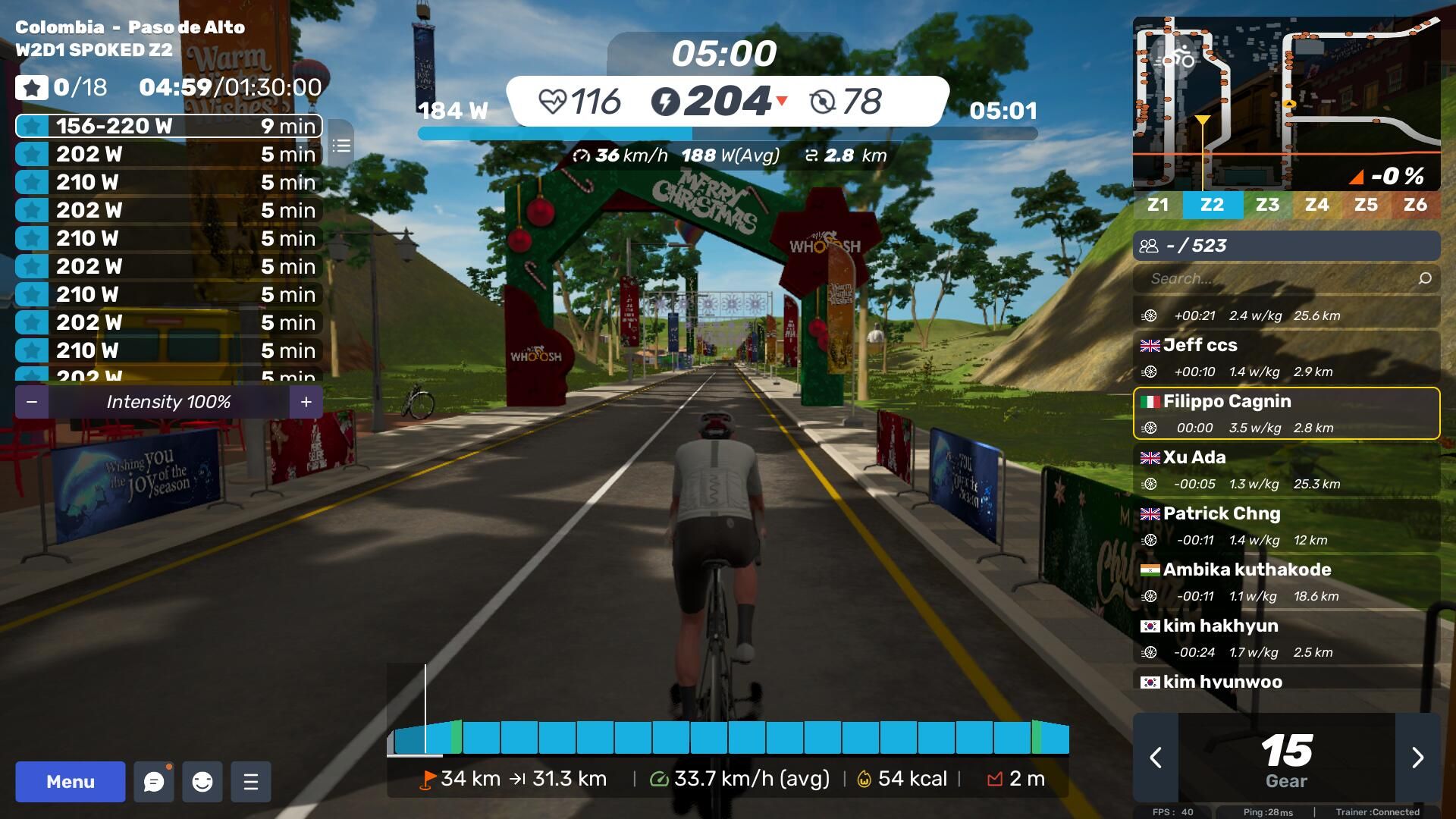Select rider Filippo Cagnin's highlighted row
1456x819 pixels.
tap(1286, 413)
